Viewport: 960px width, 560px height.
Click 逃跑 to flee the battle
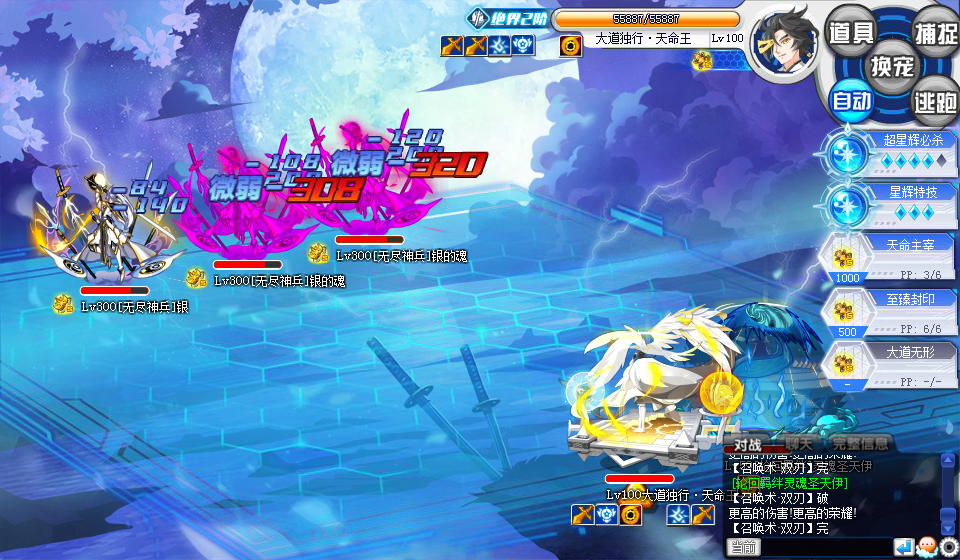[x=935, y=100]
